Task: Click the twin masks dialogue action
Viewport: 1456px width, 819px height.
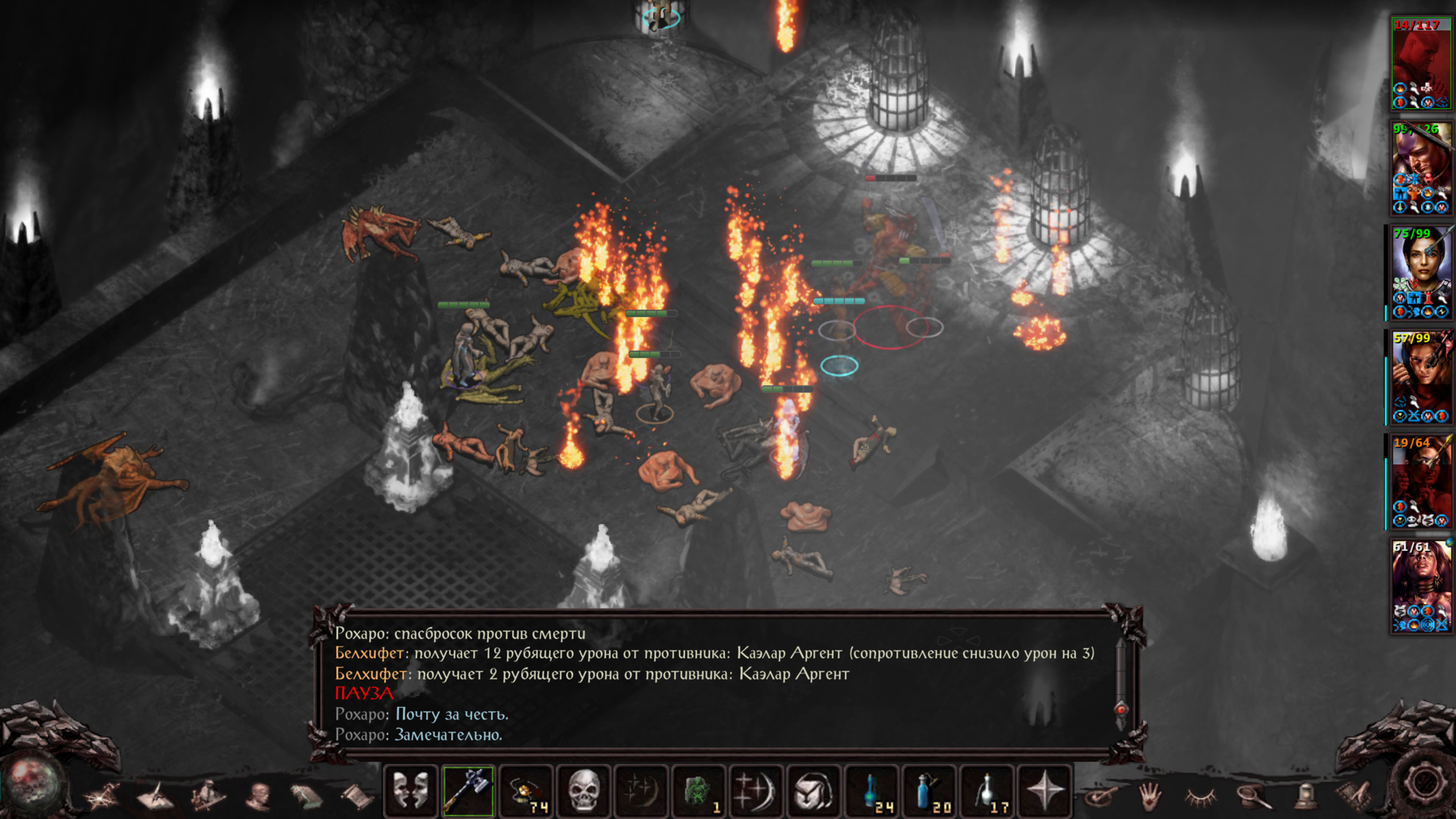Action: click(x=411, y=791)
